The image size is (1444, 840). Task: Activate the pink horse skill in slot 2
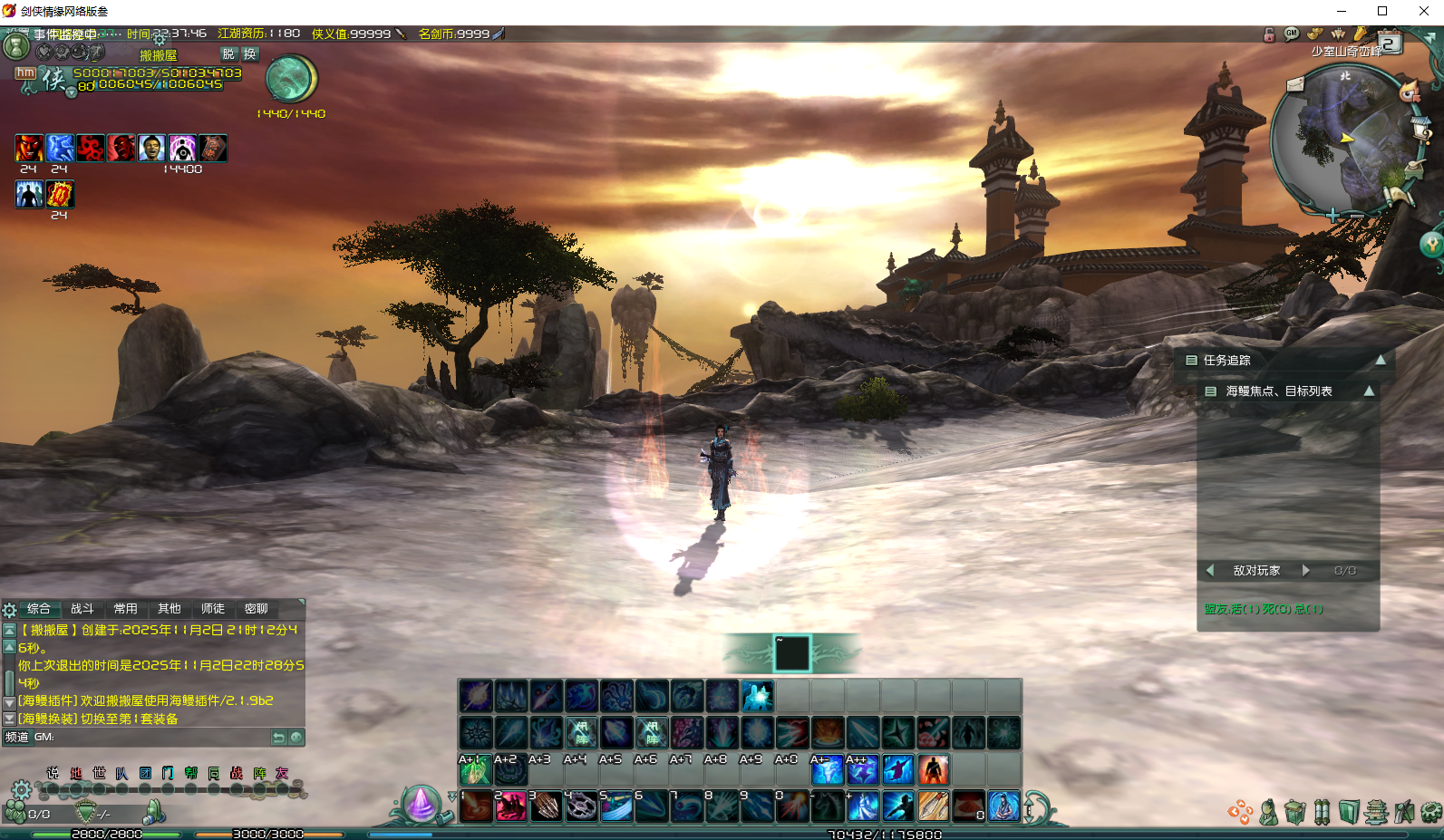(x=510, y=806)
